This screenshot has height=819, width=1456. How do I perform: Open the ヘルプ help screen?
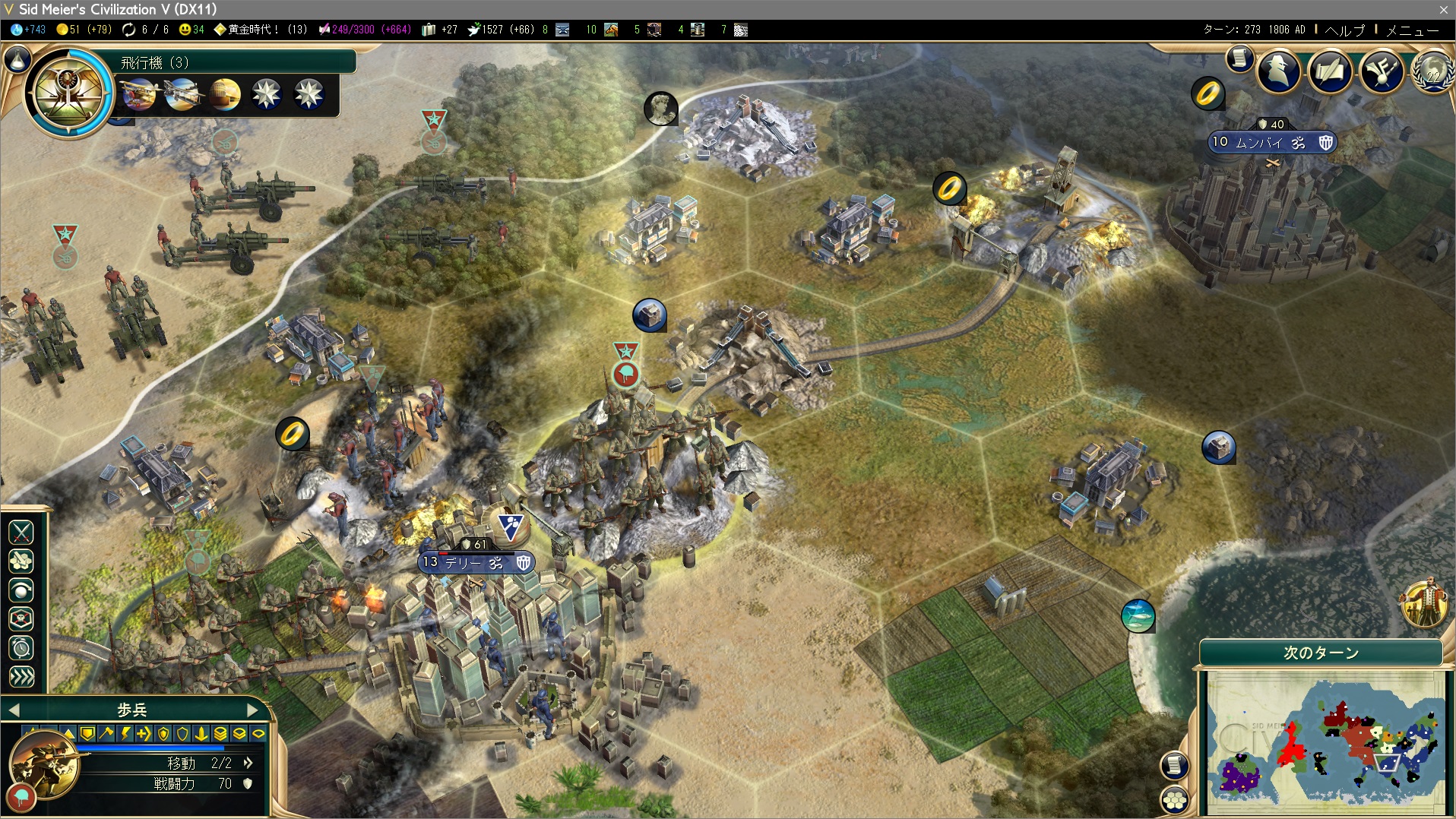[1344, 30]
